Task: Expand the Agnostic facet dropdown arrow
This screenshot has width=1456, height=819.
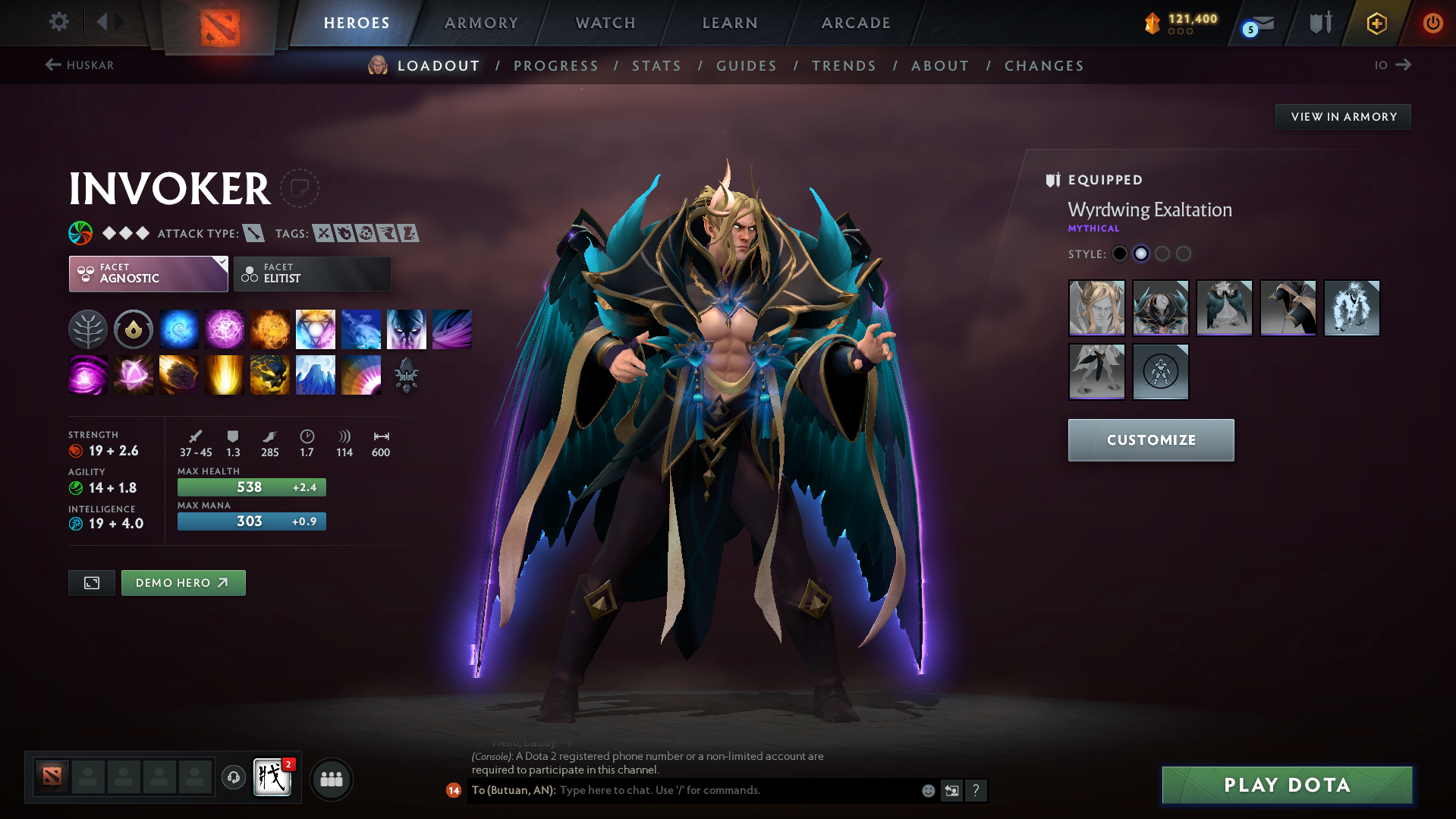Action: (222, 261)
